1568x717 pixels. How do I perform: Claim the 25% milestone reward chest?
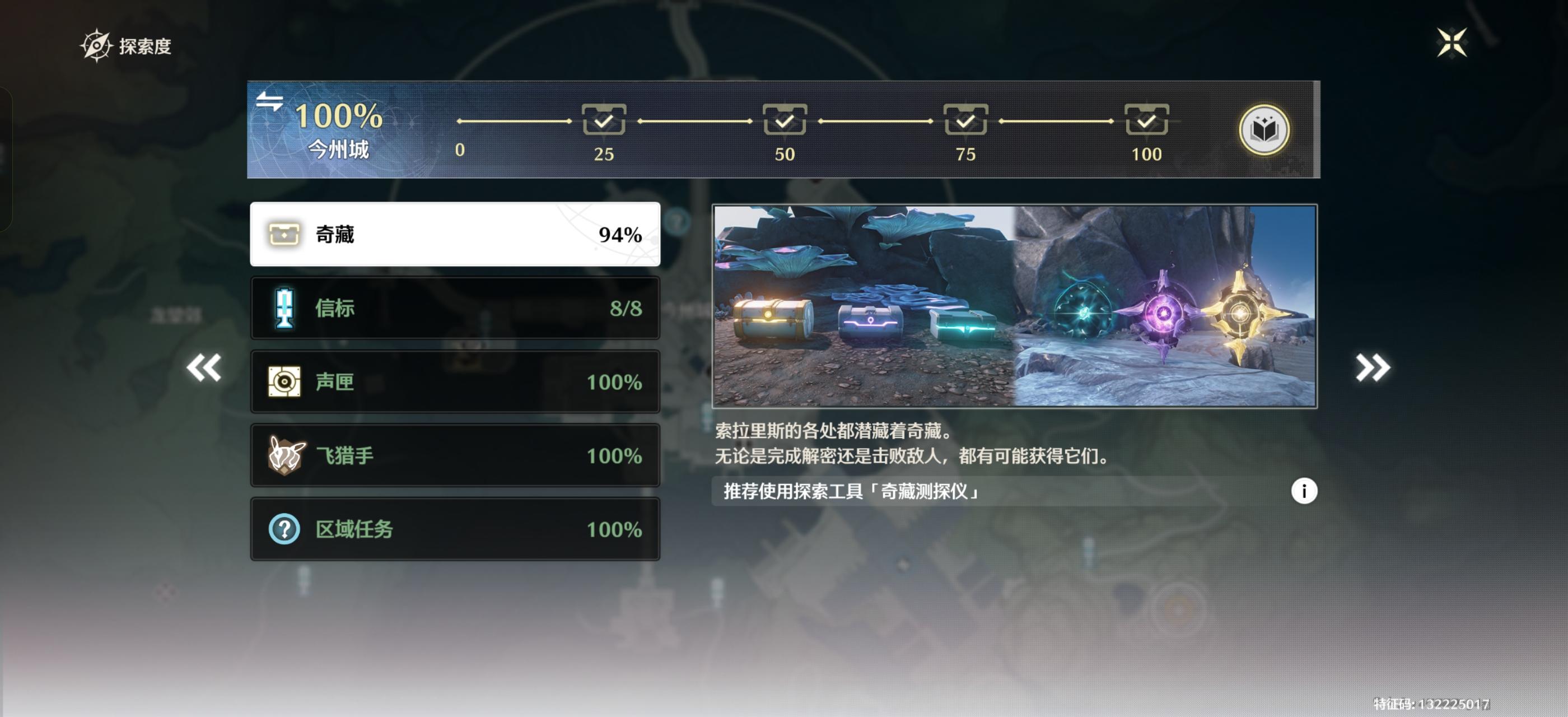point(604,120)
